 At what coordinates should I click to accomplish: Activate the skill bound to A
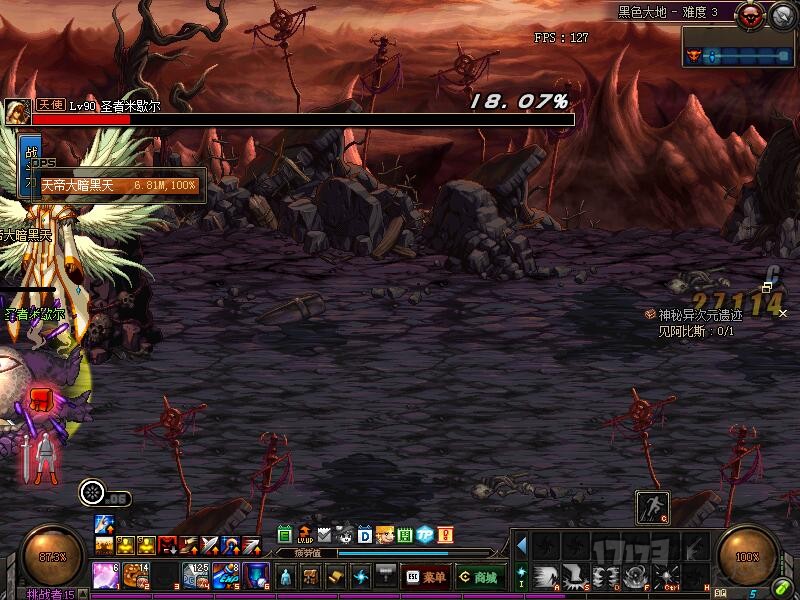(543, 576)
